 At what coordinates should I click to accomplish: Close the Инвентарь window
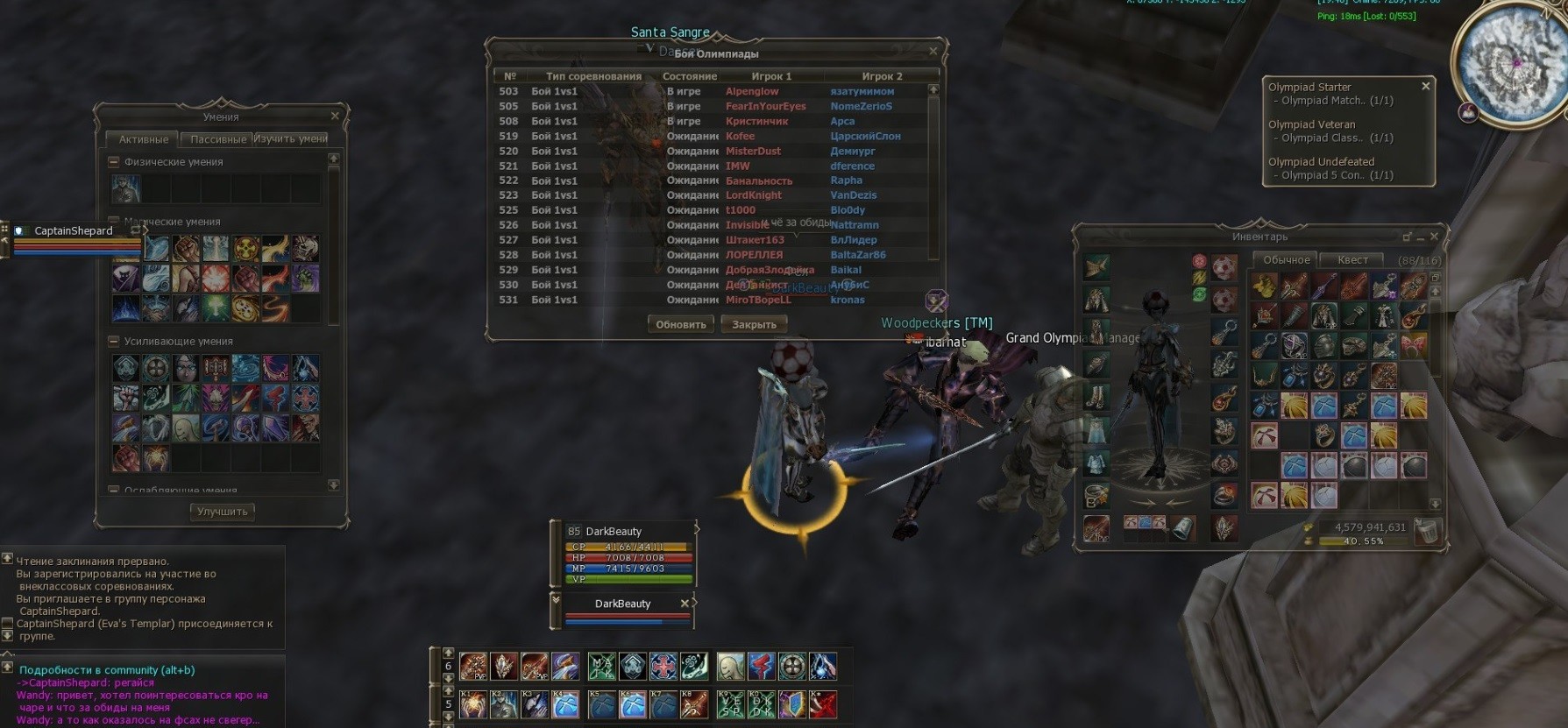(1434, 237)
